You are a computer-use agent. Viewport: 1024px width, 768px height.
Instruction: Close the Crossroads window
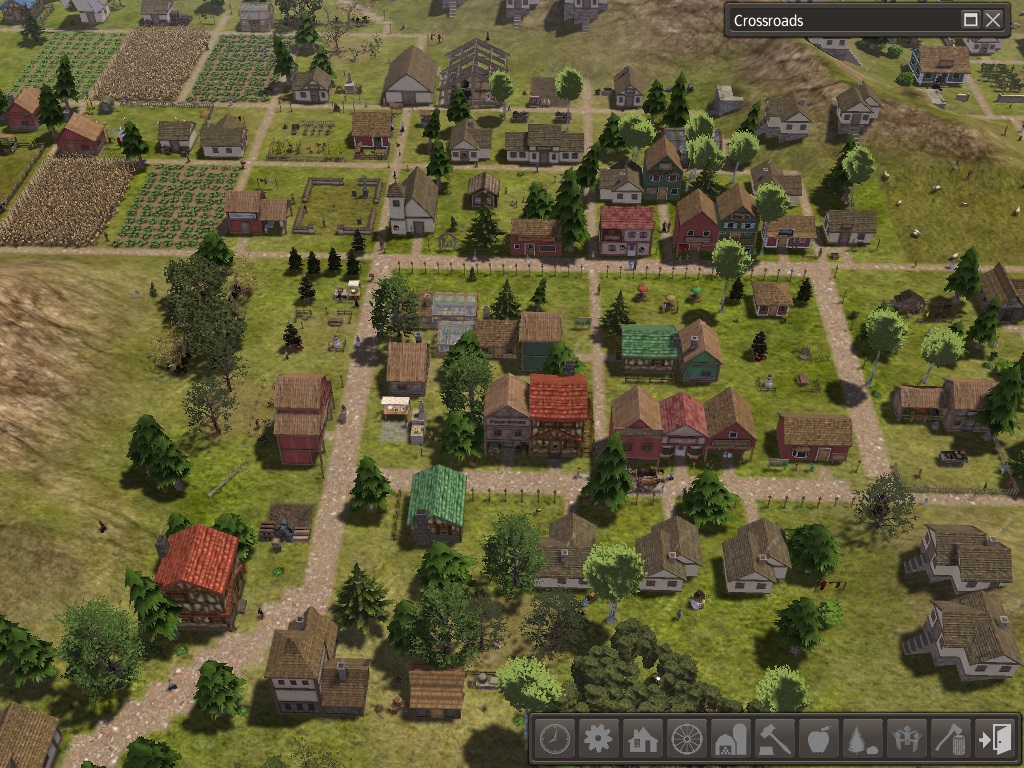coord(993,20)
